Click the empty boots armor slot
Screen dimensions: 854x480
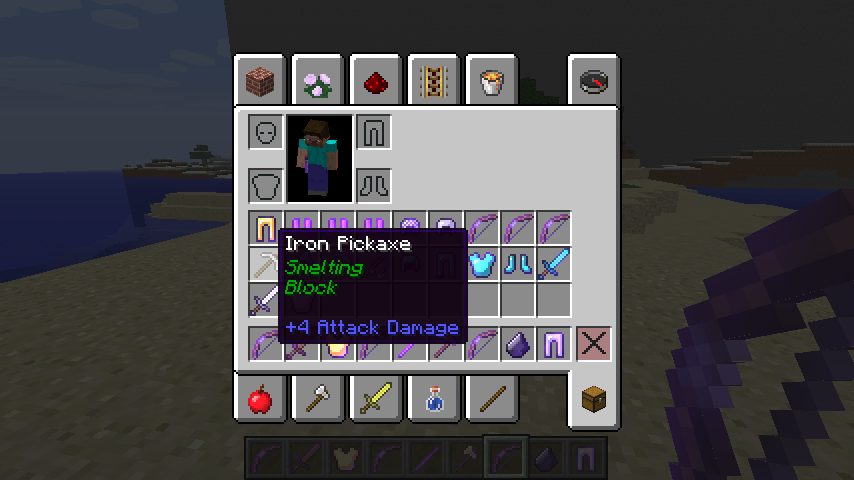pos(373,185)
